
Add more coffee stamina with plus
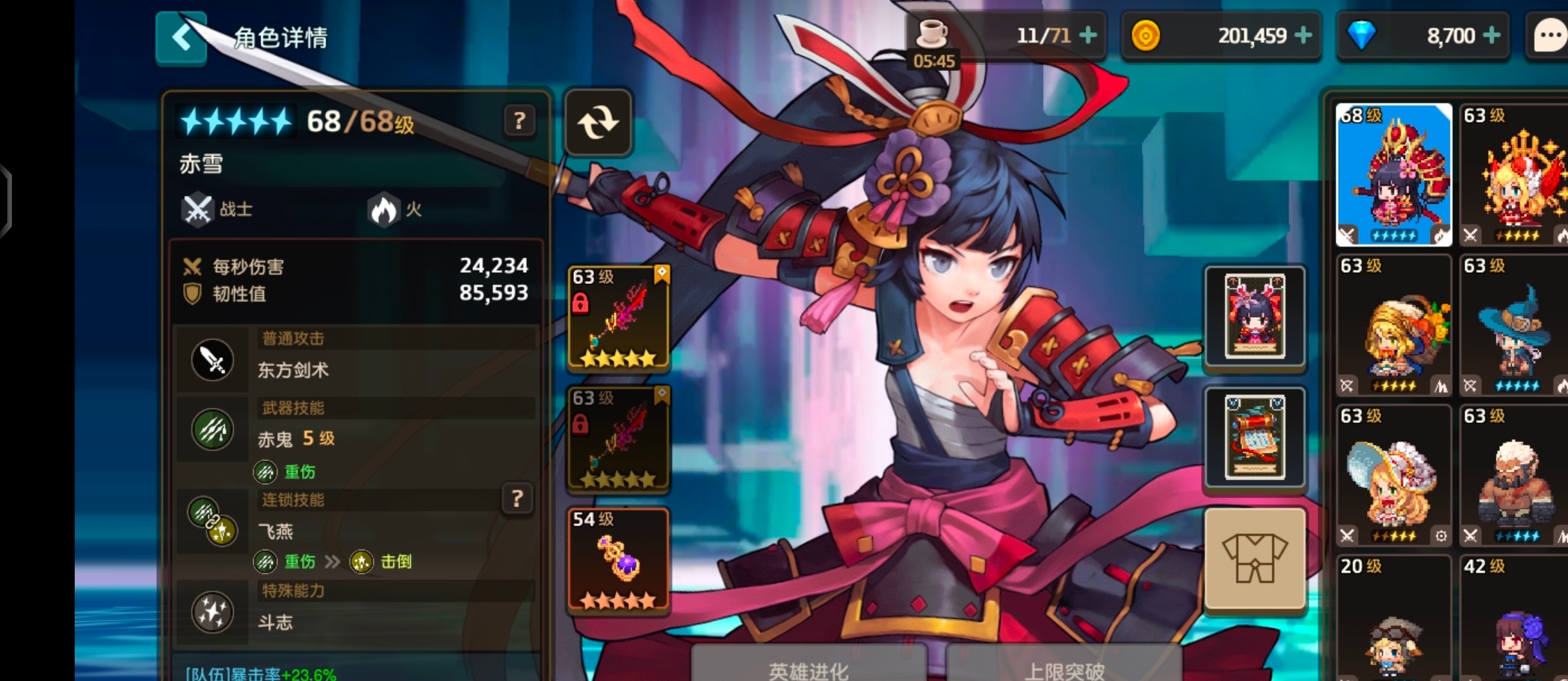click(x=1089, y=35)
